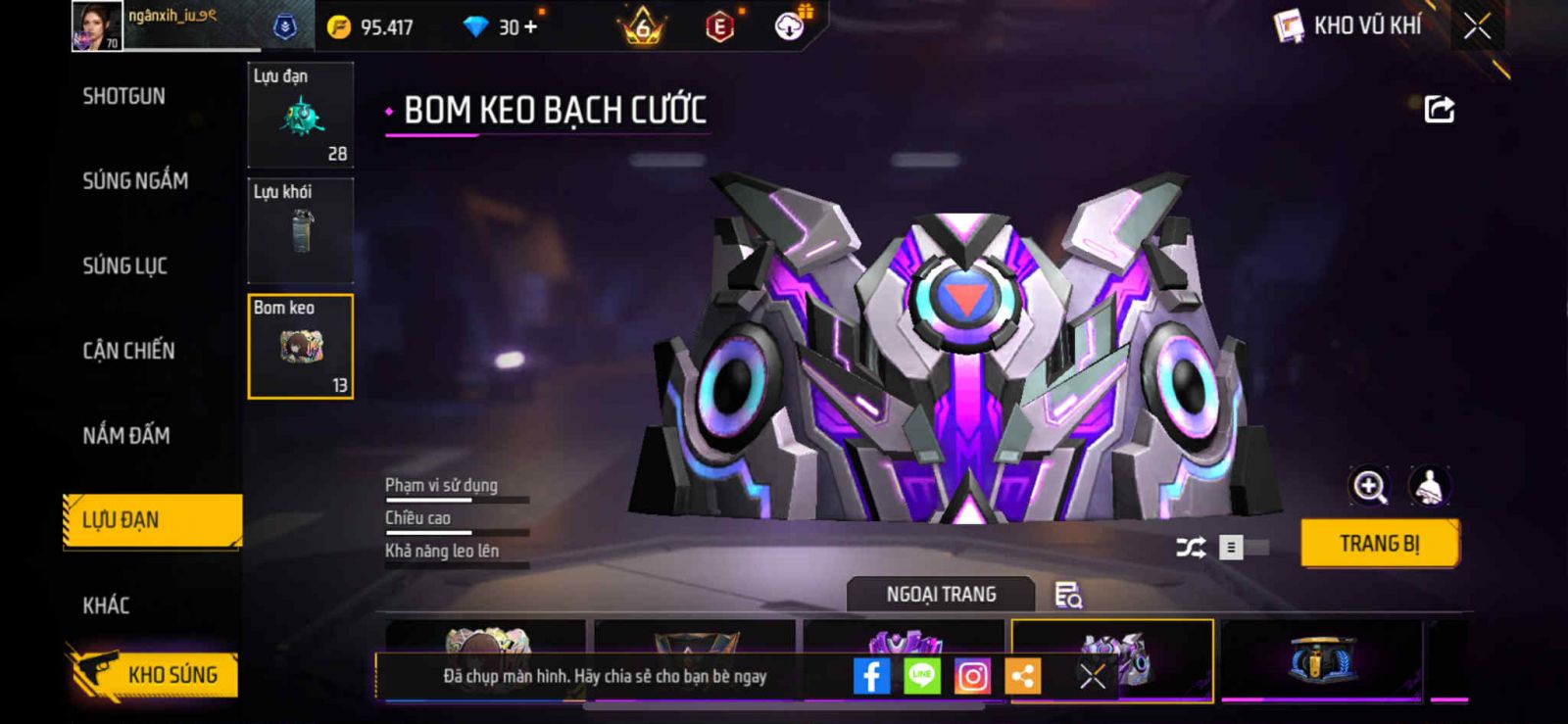This screenshot has height=724, width=1568.
Task: Choose the Lựu khói smoke grenade slot
Action: 300,230
